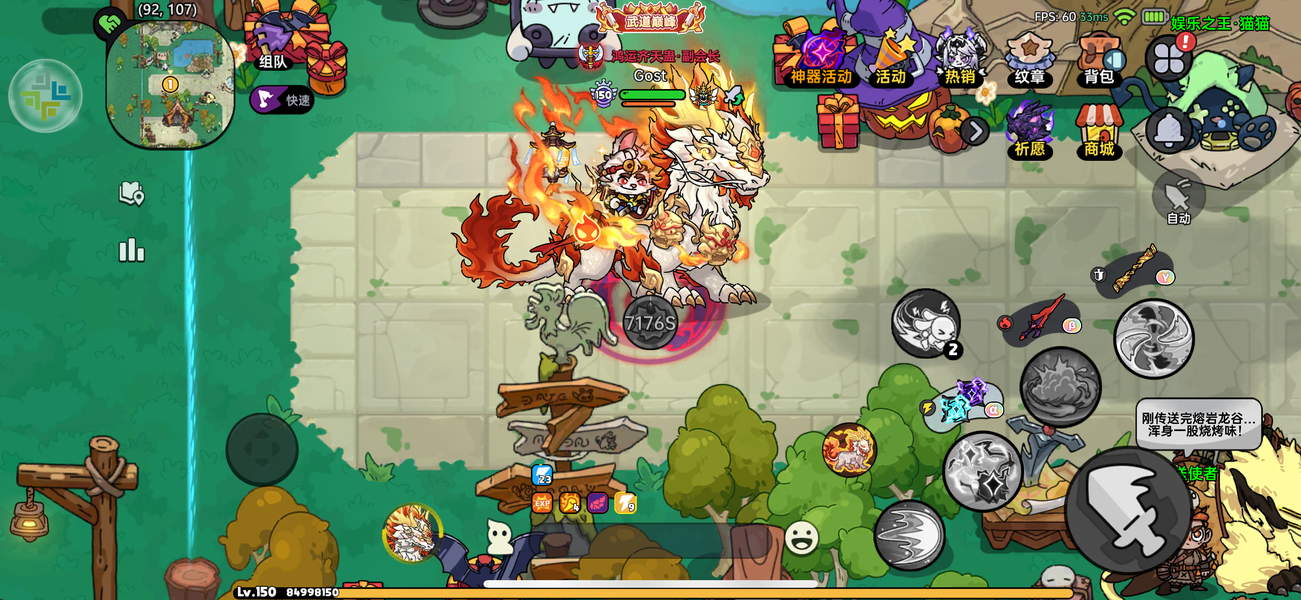Open the 商城 store

[x=1099, y=130]
